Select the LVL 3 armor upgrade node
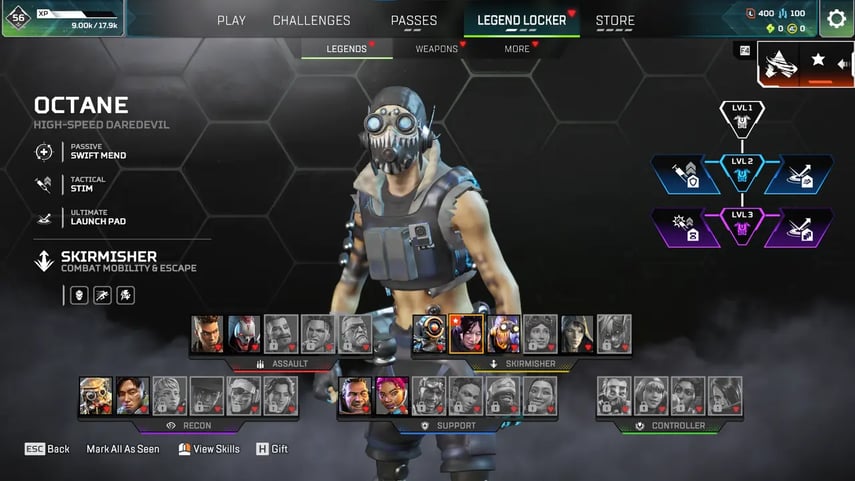 point(742,227)
